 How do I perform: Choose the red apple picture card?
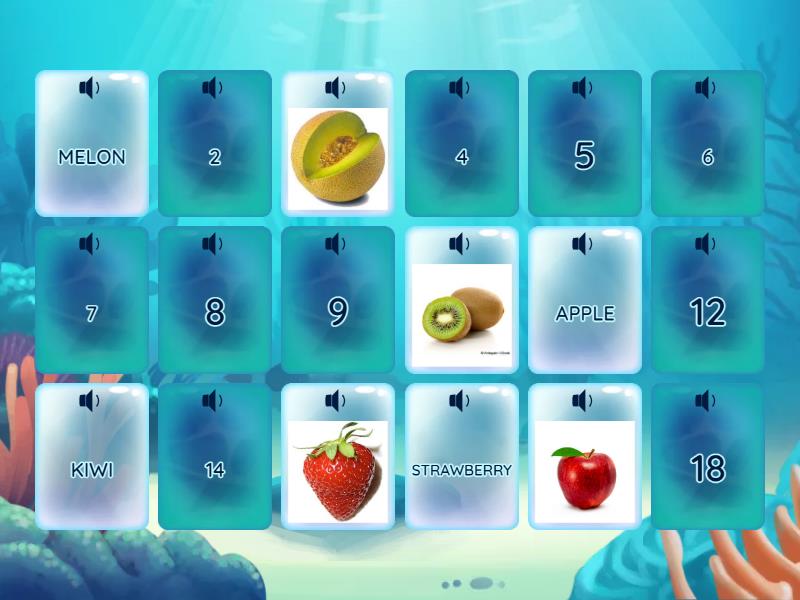coord(584,471)
